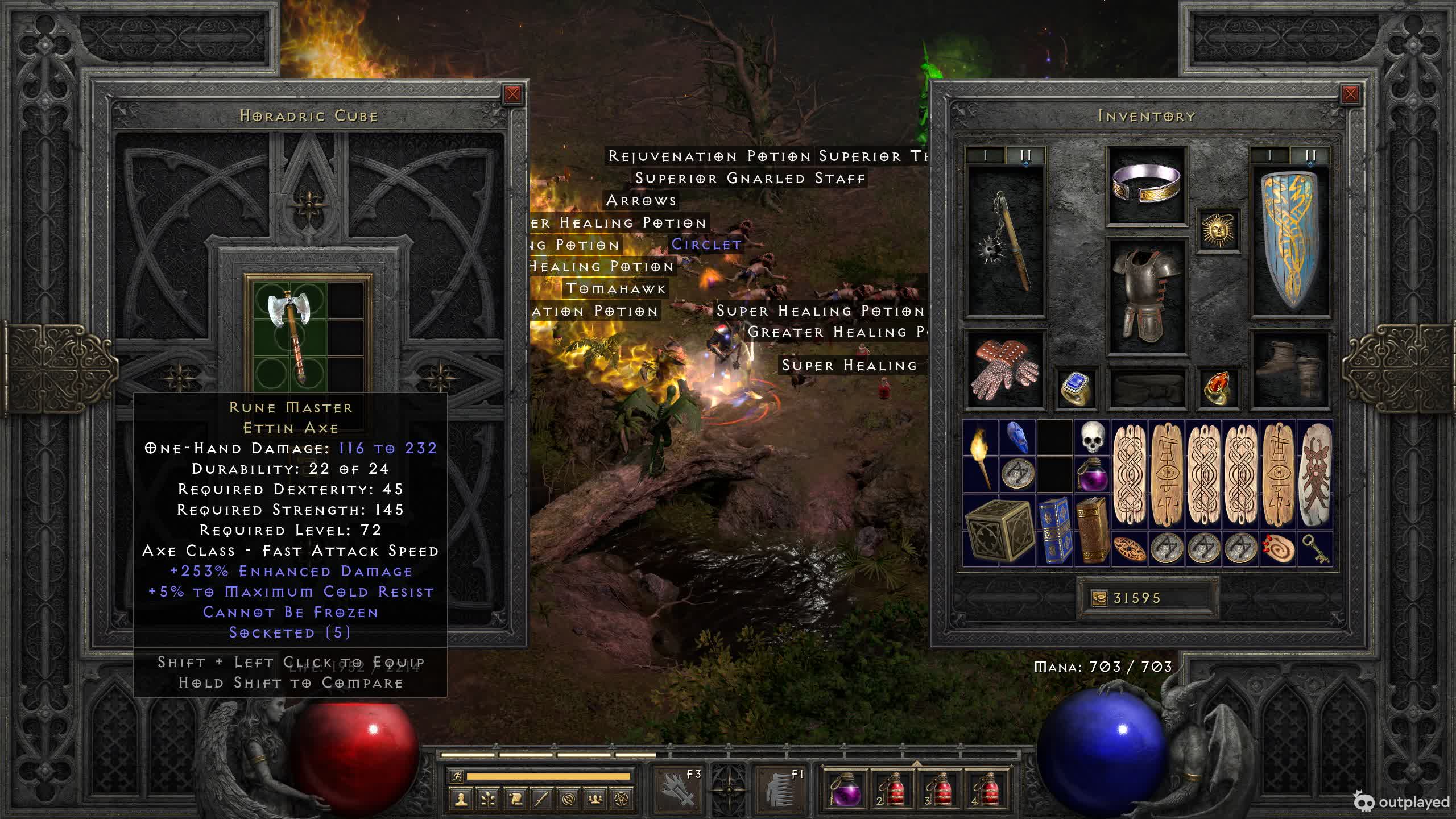The width and height of the screenshot is (1456, 819).
Task: Select the equipped boots slot
Action: click(x=1290, y=370)
